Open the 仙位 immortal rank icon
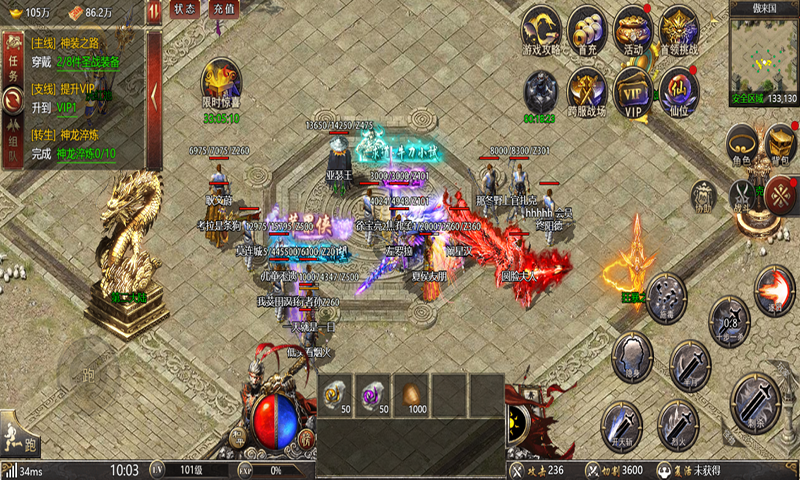This screenshot has width=800, height=480. click(679, 90)
